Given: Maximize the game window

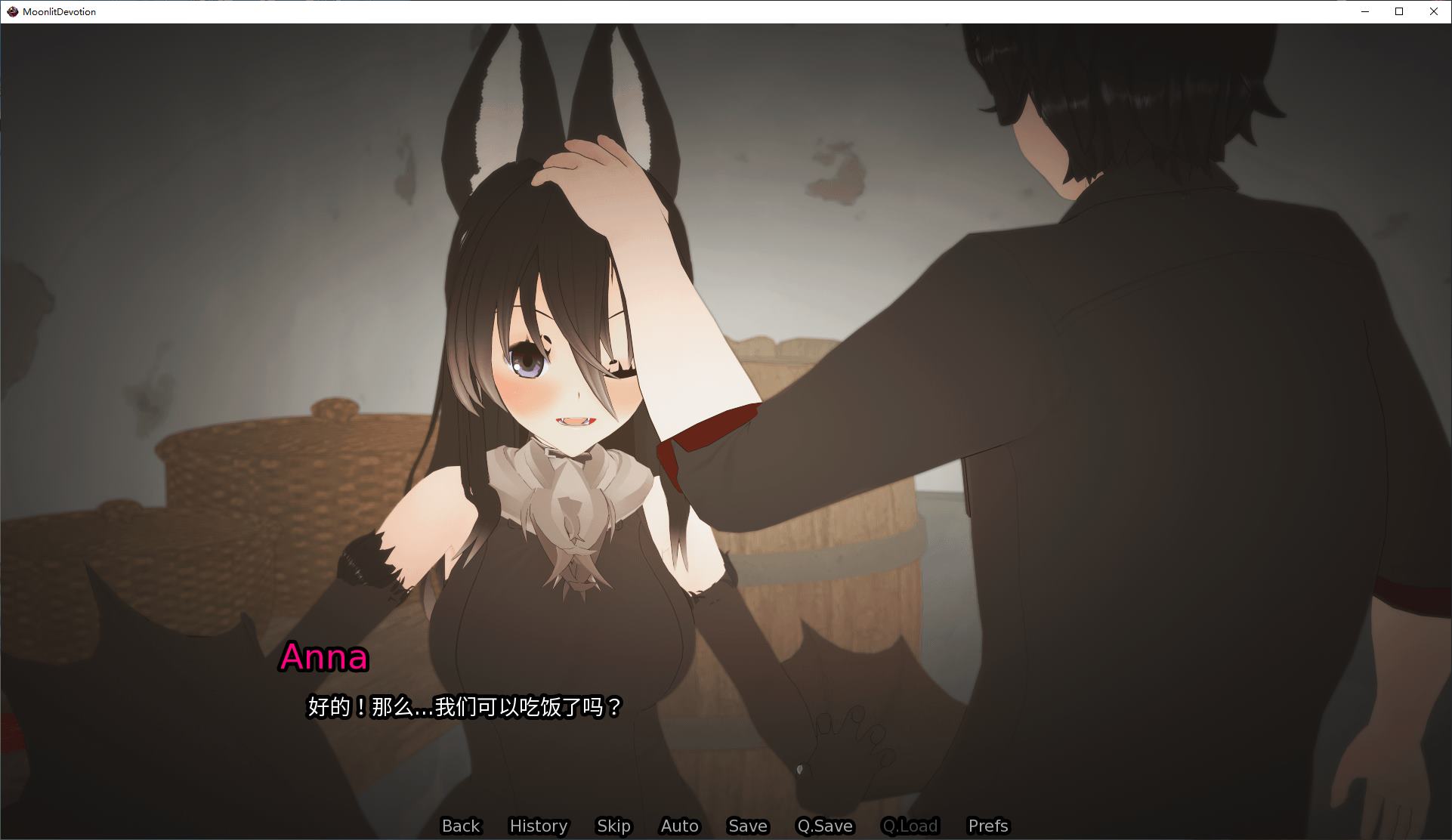Looking at the screenshot, I should point(1398,11).
